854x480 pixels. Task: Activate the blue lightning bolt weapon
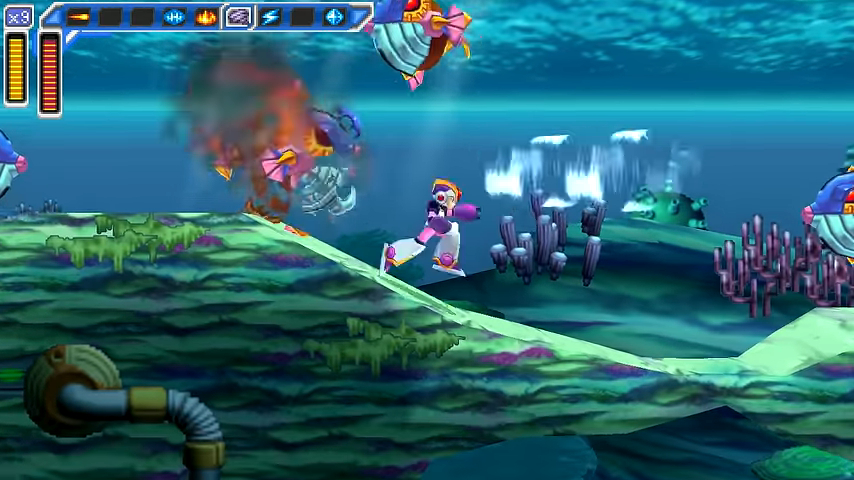[270, 16]
